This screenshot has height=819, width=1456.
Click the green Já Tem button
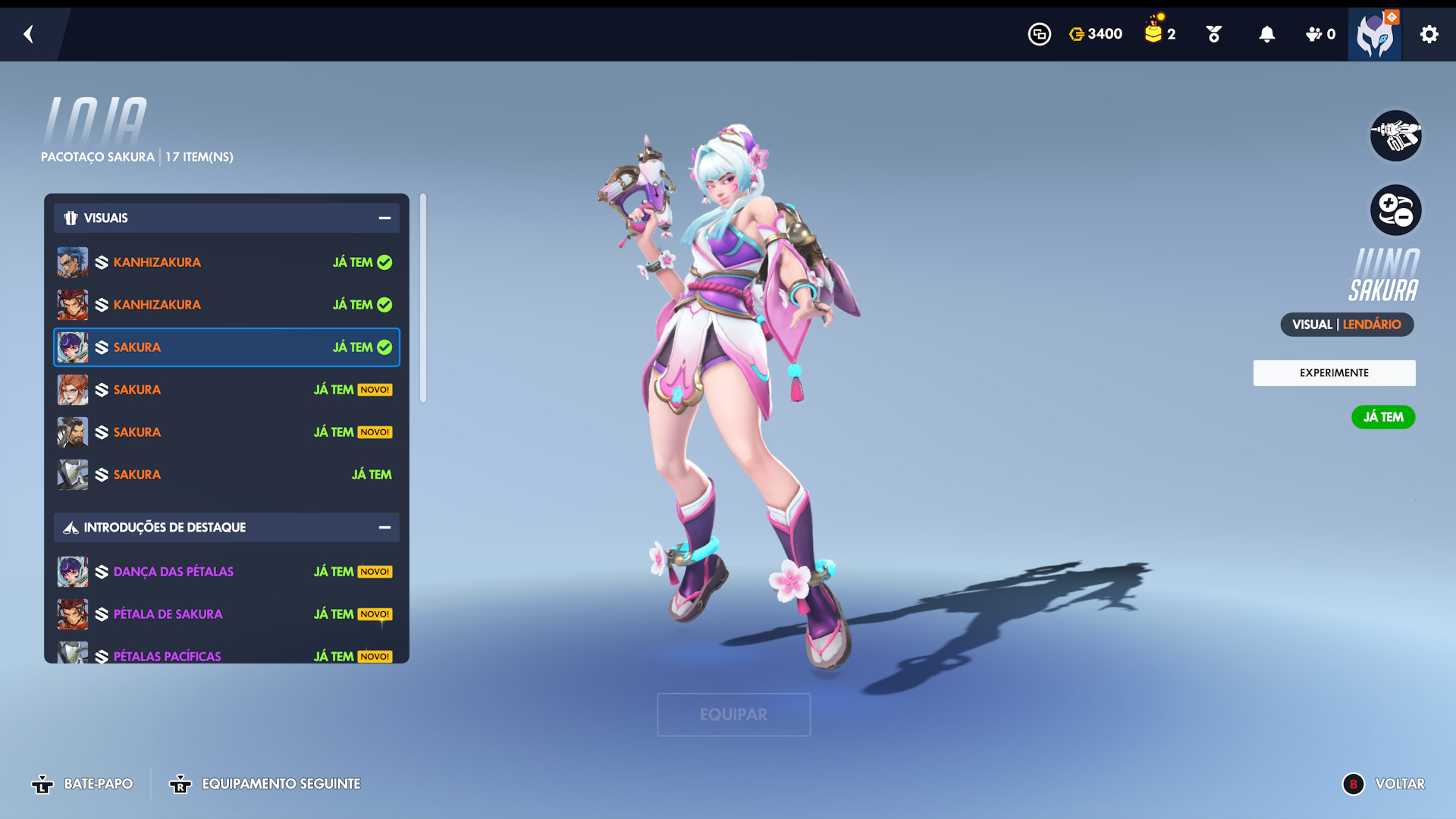click(x=1382, y=417)
